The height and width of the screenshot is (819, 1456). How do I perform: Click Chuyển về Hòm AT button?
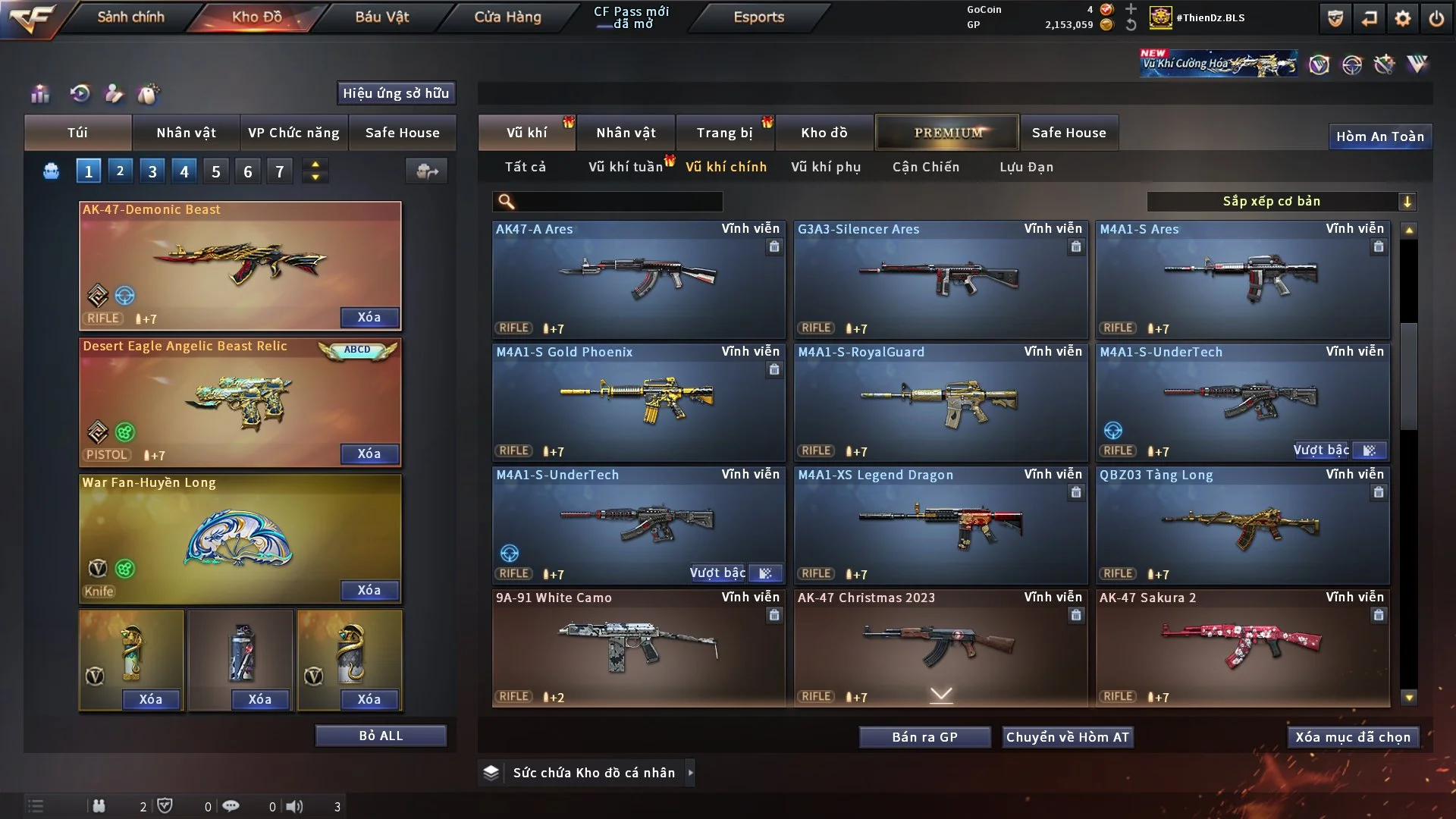coord(1068,737)
